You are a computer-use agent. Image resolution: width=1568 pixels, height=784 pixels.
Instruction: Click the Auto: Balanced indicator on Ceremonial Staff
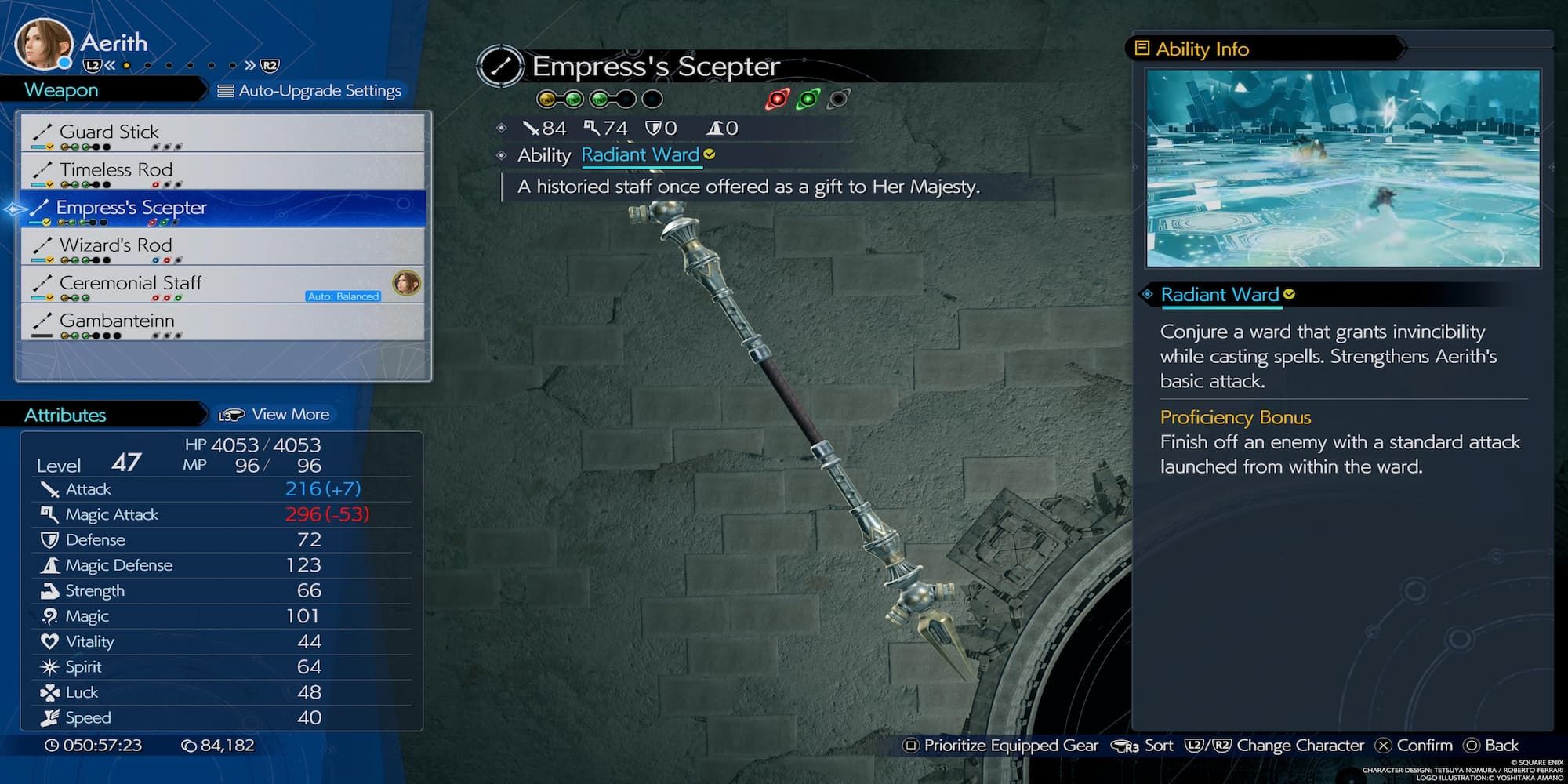point(343,296)
